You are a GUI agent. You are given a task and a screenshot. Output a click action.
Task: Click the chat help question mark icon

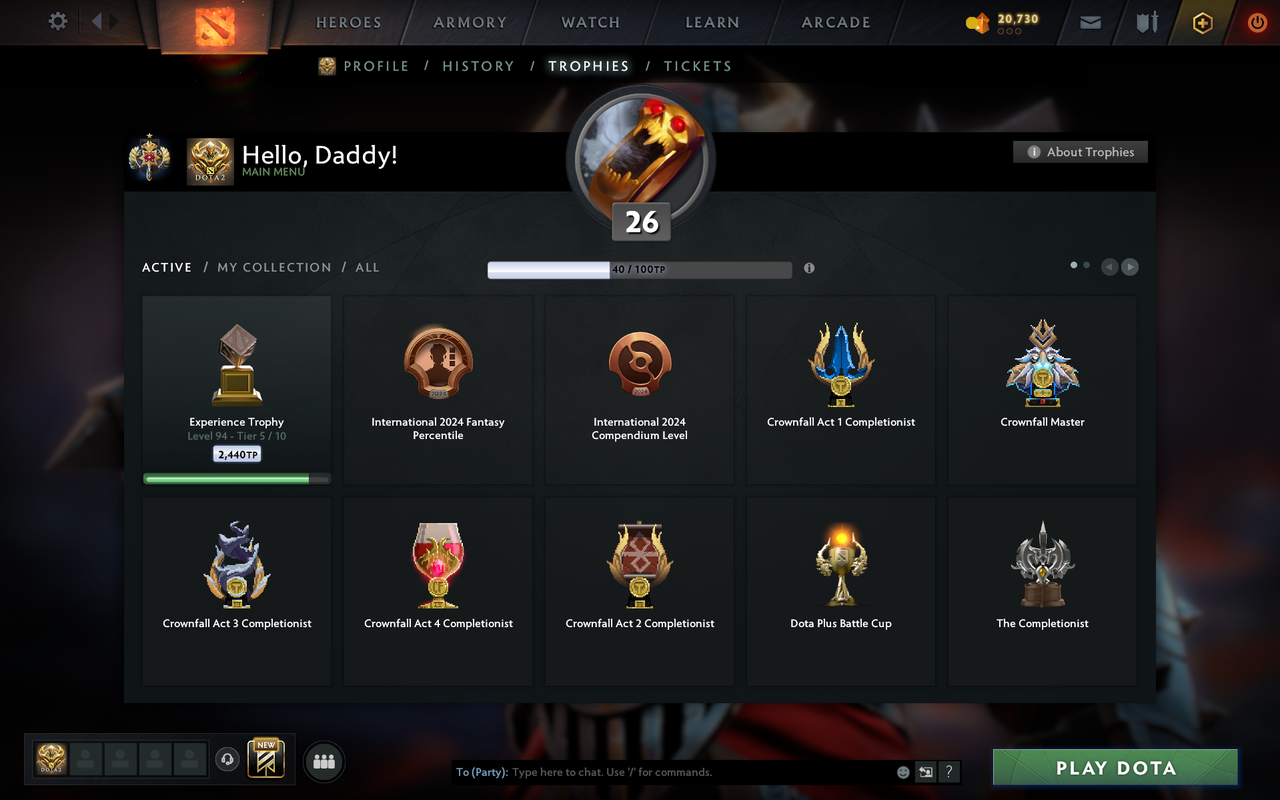948,772
